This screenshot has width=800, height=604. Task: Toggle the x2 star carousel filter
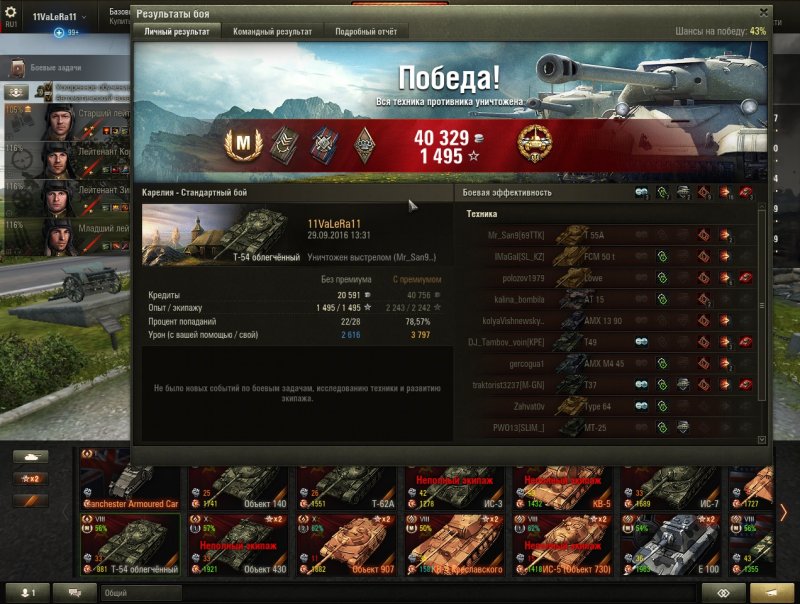(30, 478)
